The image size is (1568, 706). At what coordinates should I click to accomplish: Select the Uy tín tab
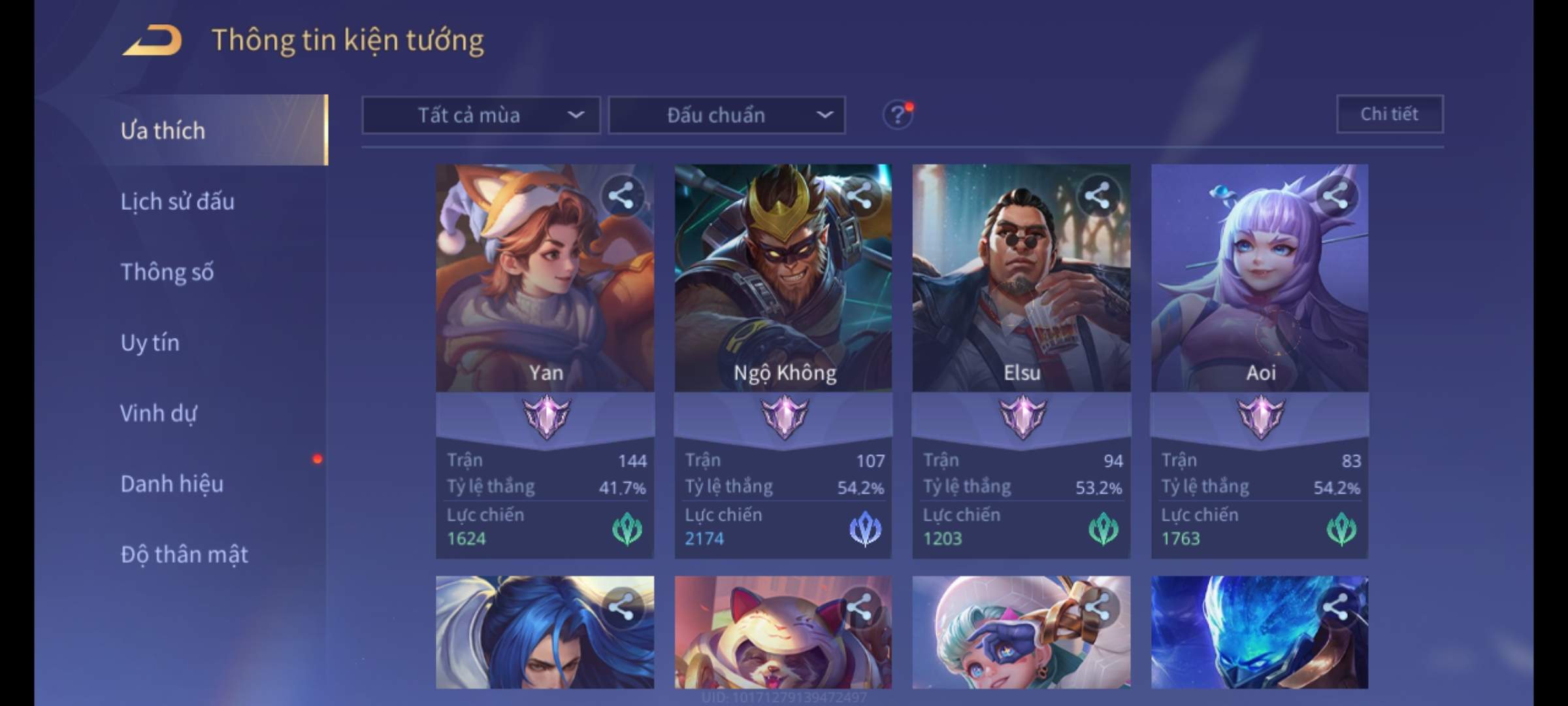[x=150, y=343]
